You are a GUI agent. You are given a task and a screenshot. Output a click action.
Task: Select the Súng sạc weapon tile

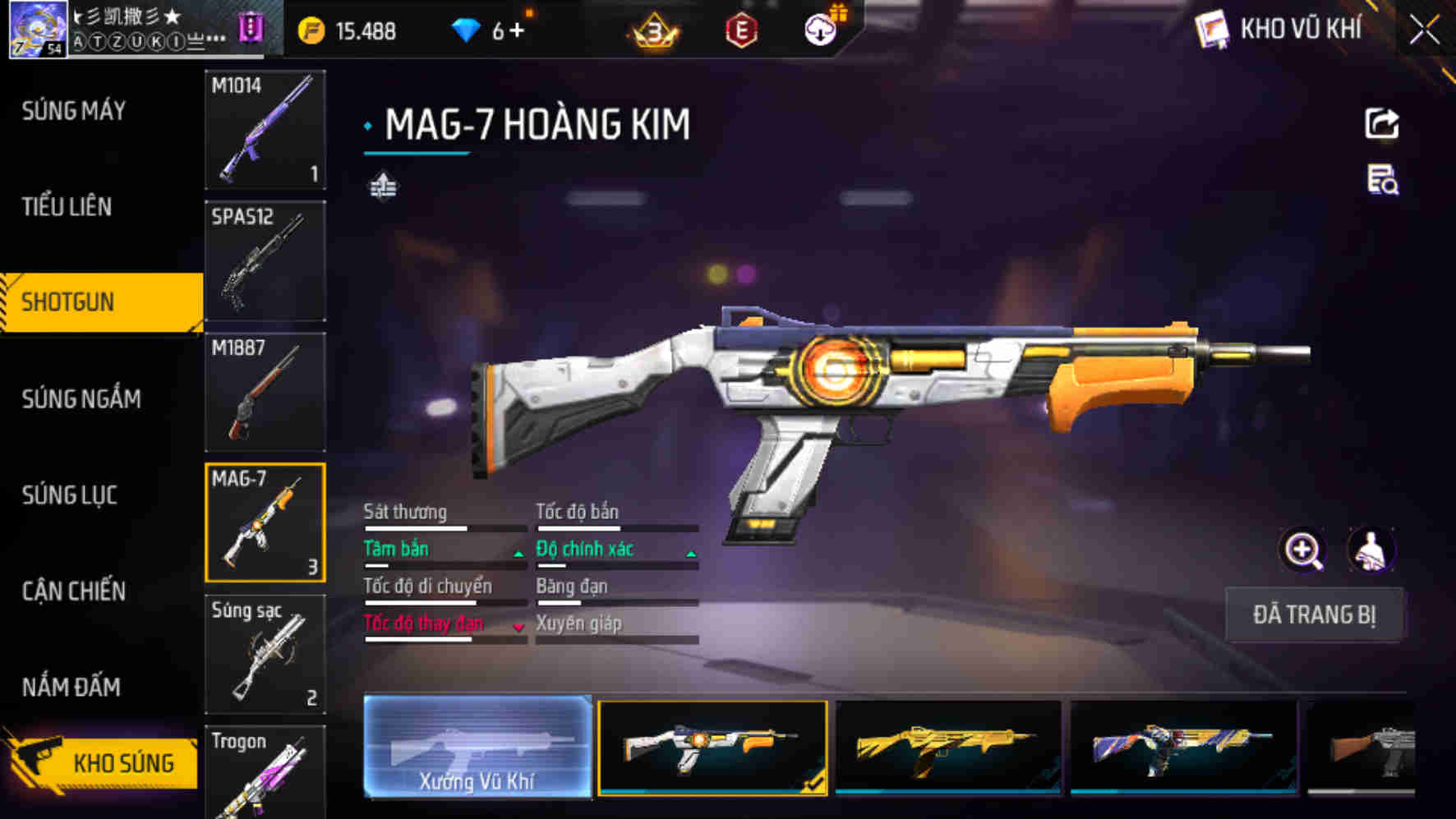(265, 654)
